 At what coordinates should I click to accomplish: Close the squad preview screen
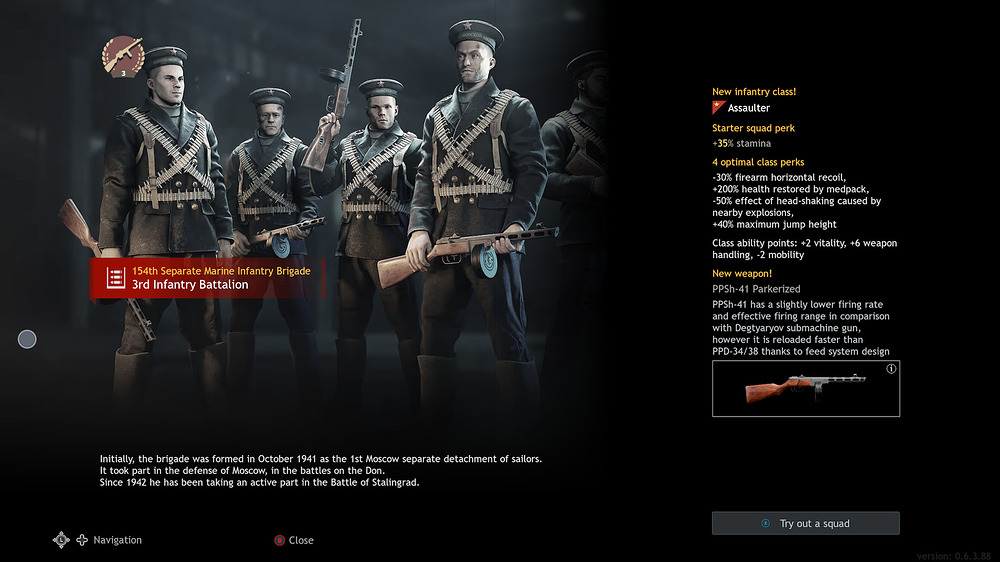[x=294, y=540]
